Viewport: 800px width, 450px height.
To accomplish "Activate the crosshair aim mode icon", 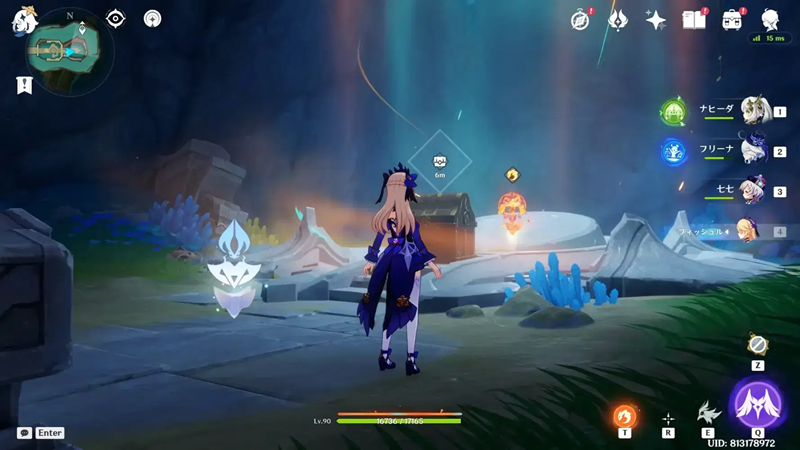I will click(667, 418).
